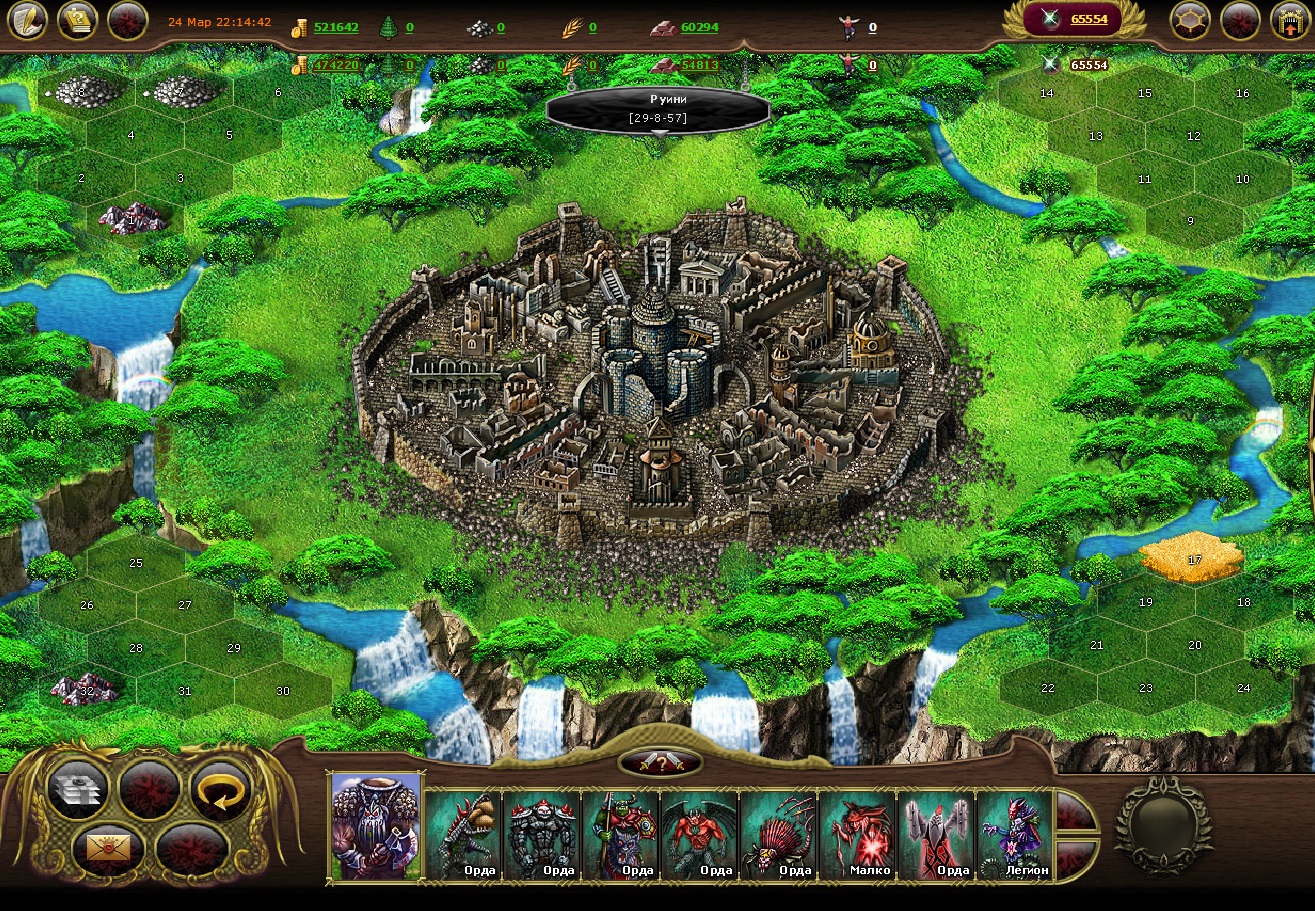Open the quill scroll icon in the top bar
This screenshot has height=911, width=1315.
click(x=28, y=20)
